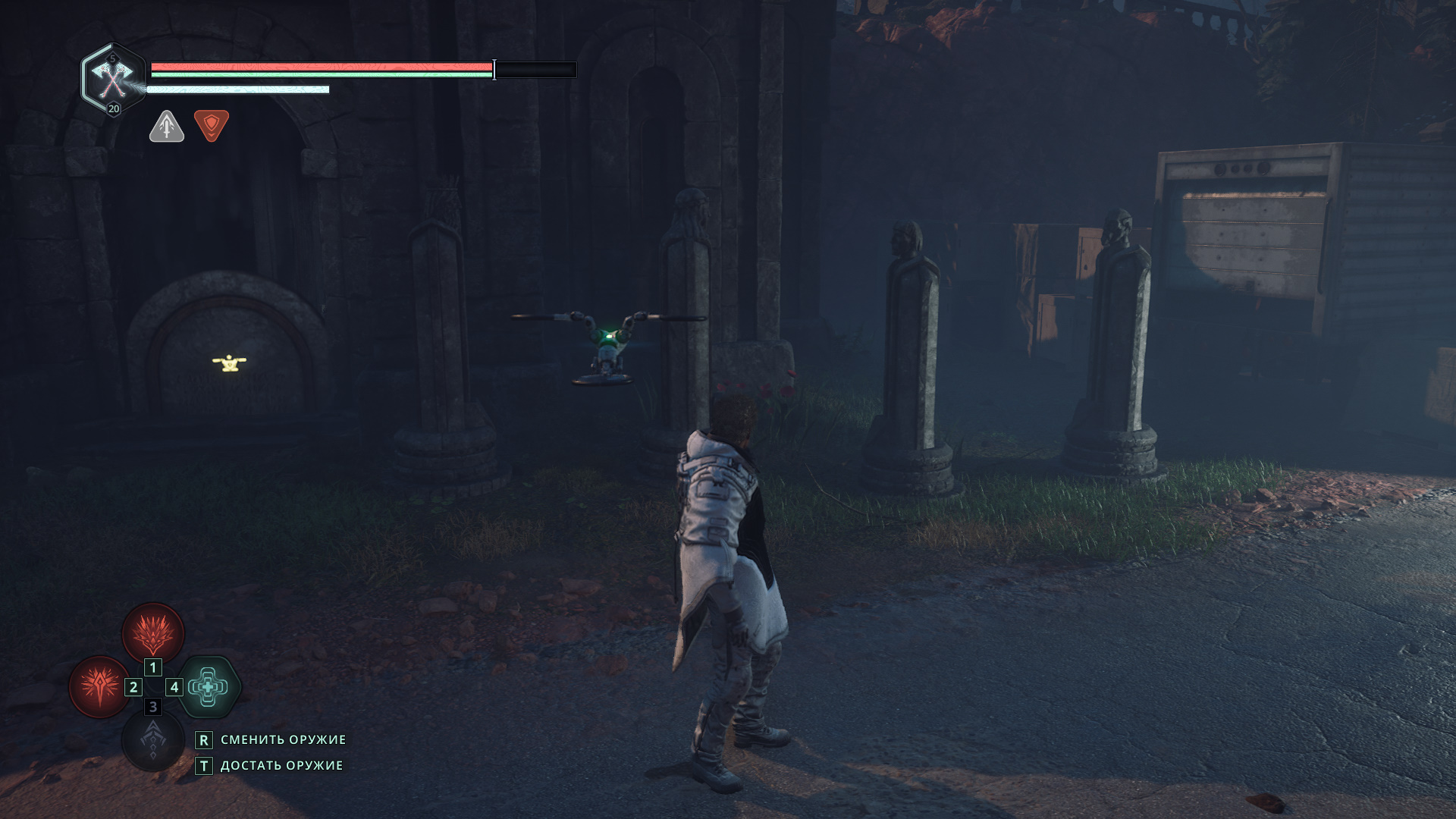Choose the greyed-out arrow-shaped ability

coord(152,740)
